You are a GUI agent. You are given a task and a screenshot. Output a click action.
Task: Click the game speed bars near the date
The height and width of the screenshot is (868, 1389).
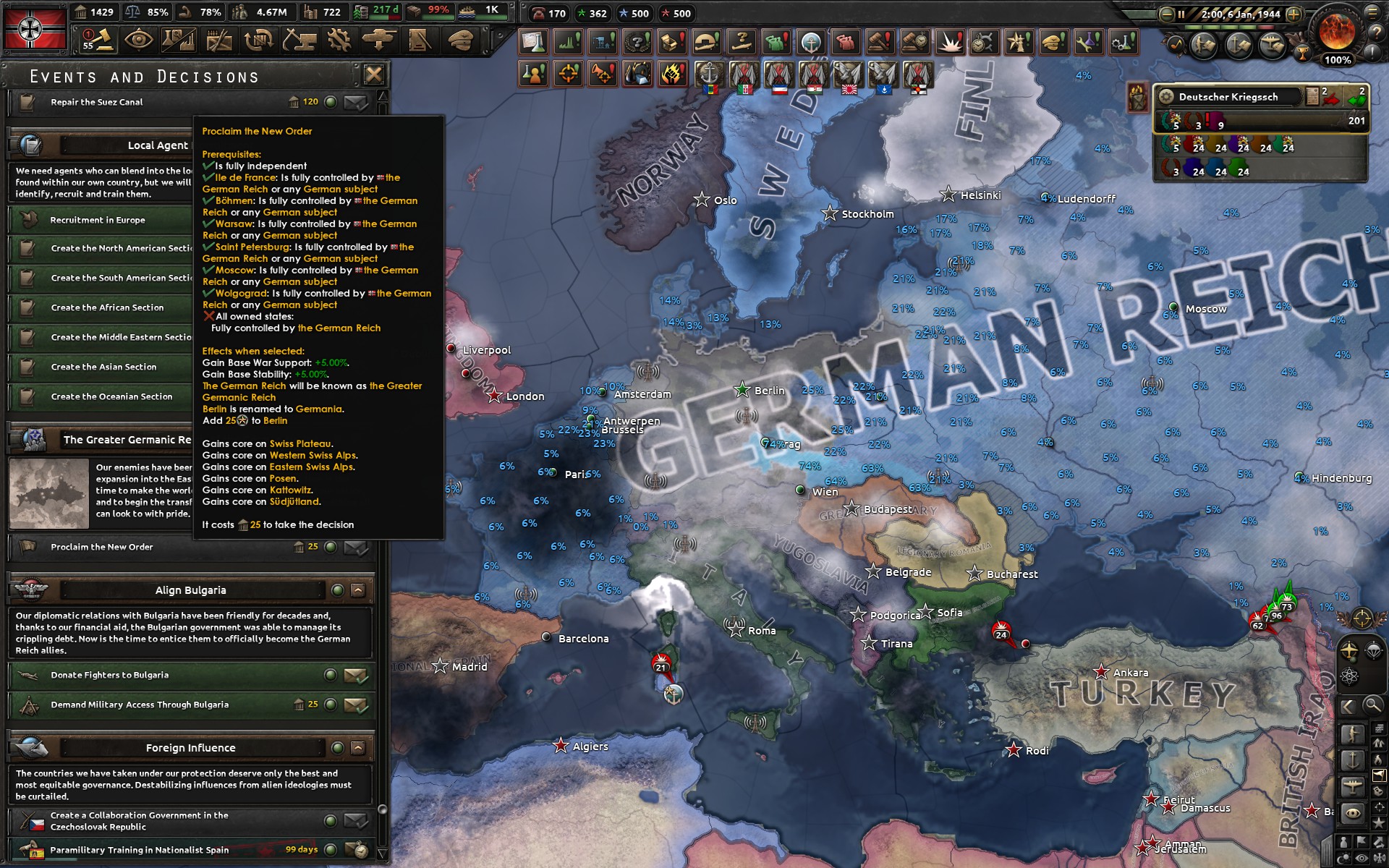click(x=1228, y=27)
